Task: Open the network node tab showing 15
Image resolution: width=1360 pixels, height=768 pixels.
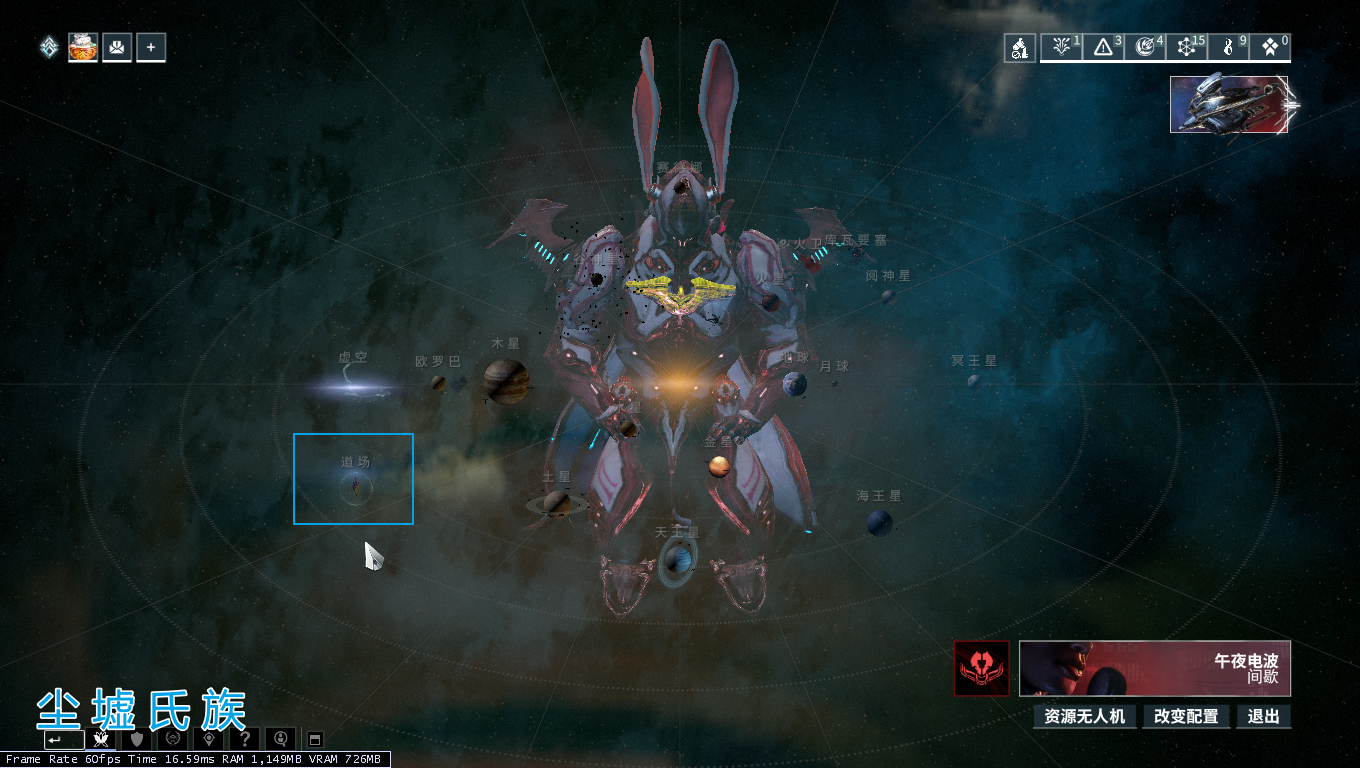Action: (x=1187, y=47)
